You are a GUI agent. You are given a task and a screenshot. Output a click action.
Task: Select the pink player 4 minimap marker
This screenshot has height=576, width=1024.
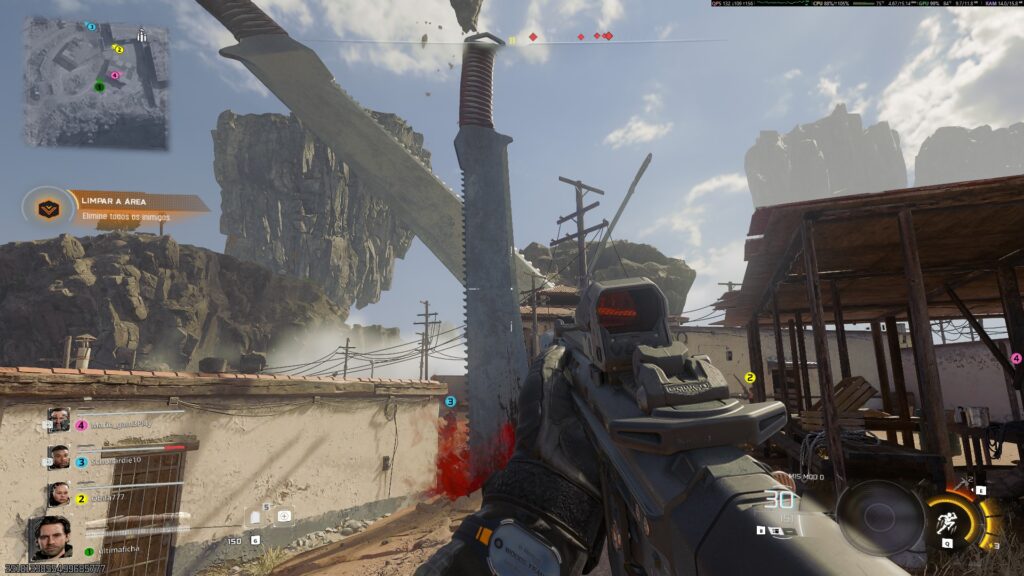coord(114,75)
